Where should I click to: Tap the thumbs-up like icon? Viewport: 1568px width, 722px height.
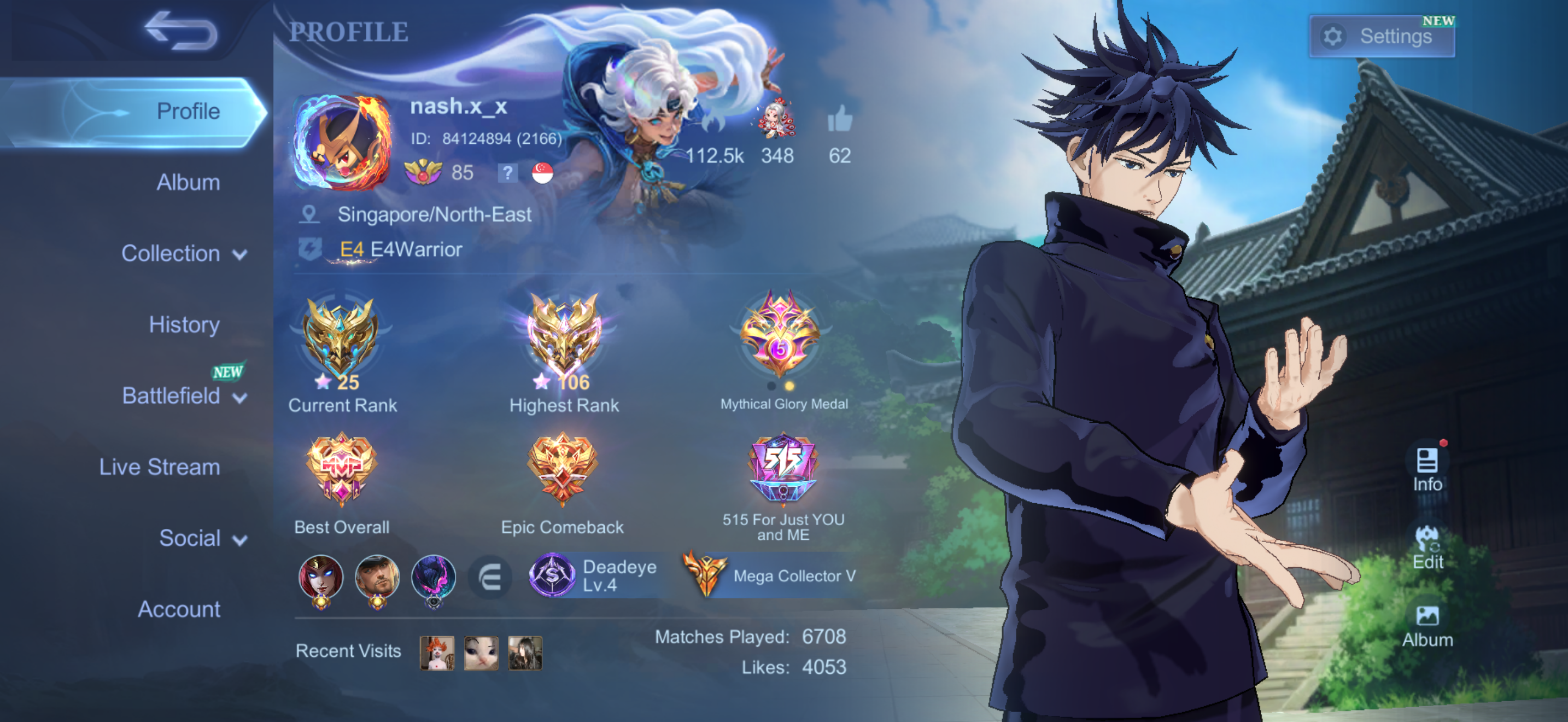pos(839,119)
